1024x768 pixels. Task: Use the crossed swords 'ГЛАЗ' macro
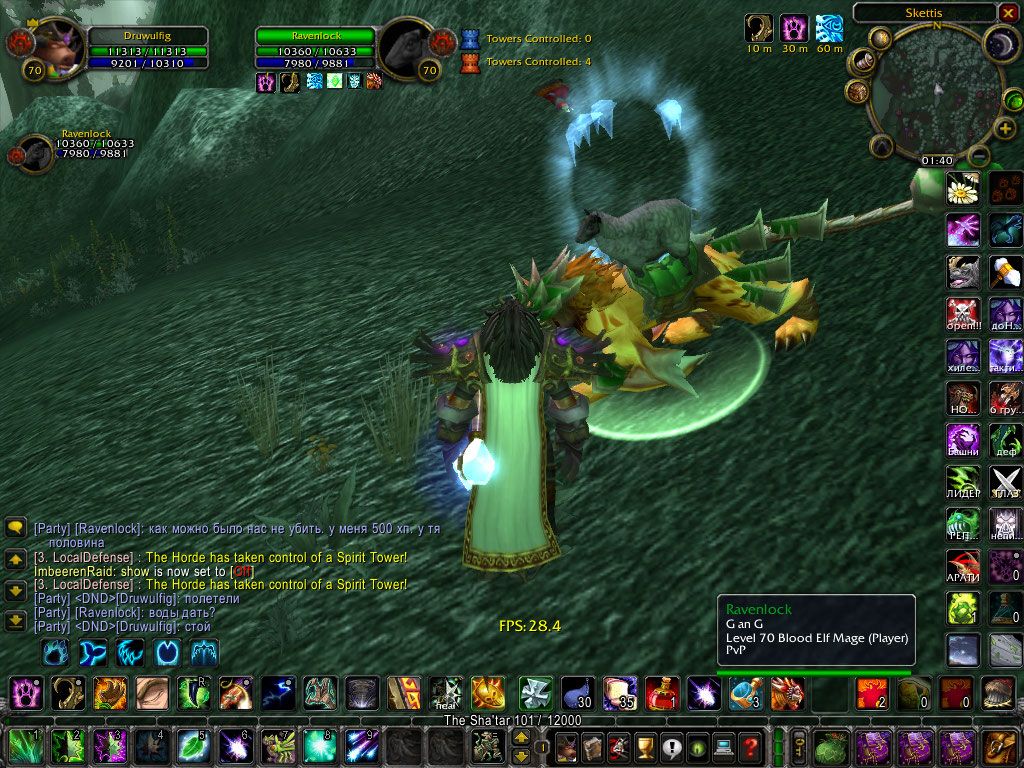pyautogui.click(x=1005, y=482)
